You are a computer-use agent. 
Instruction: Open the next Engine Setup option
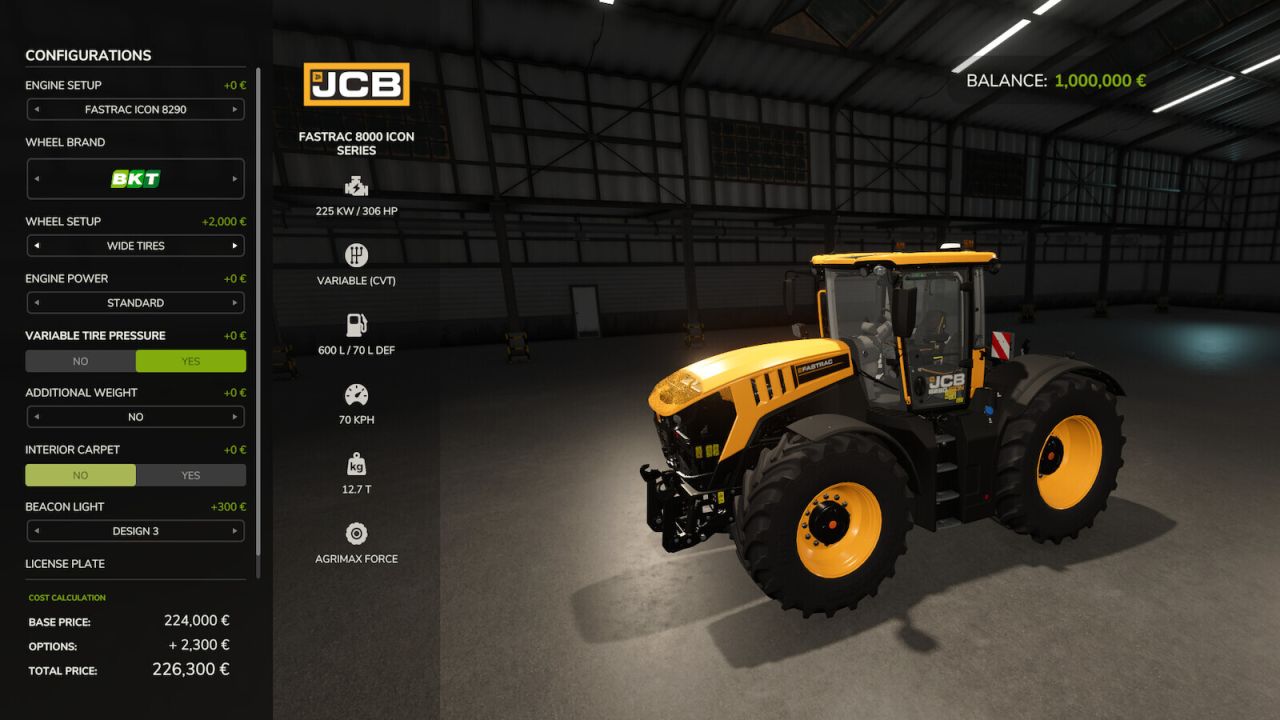(x=237, y=109)
